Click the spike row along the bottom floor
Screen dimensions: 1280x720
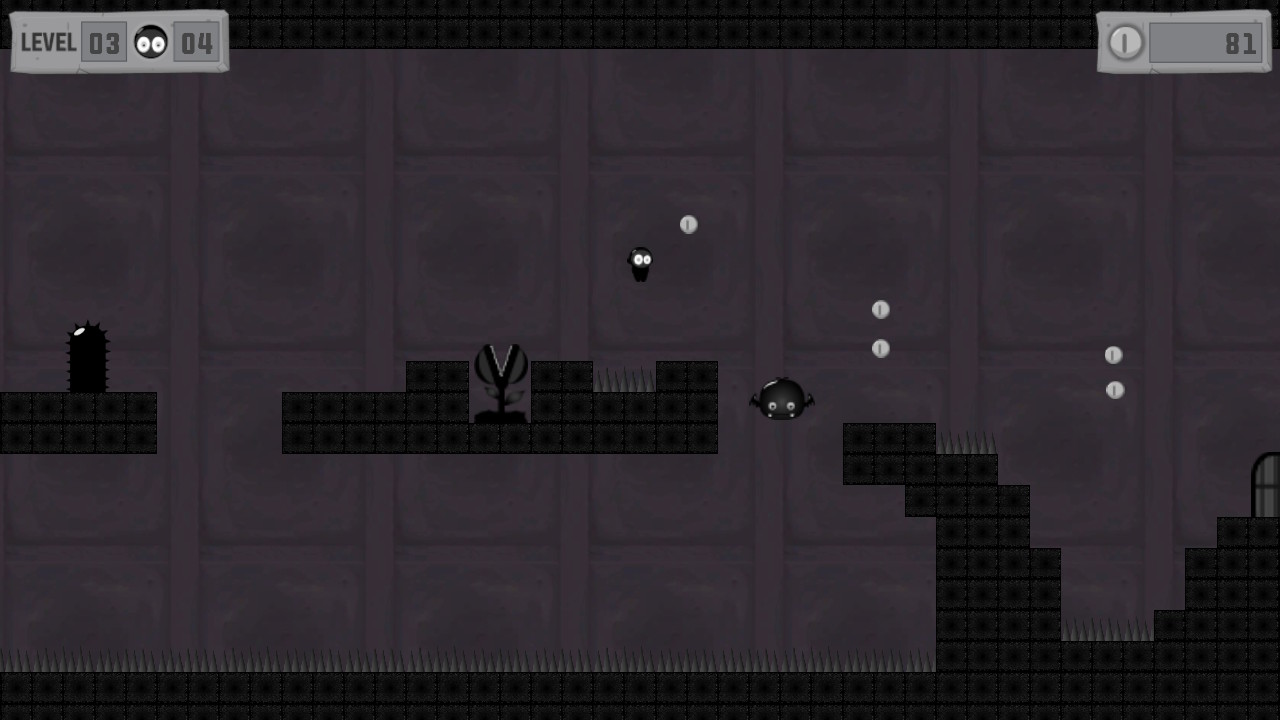[400, 660]
